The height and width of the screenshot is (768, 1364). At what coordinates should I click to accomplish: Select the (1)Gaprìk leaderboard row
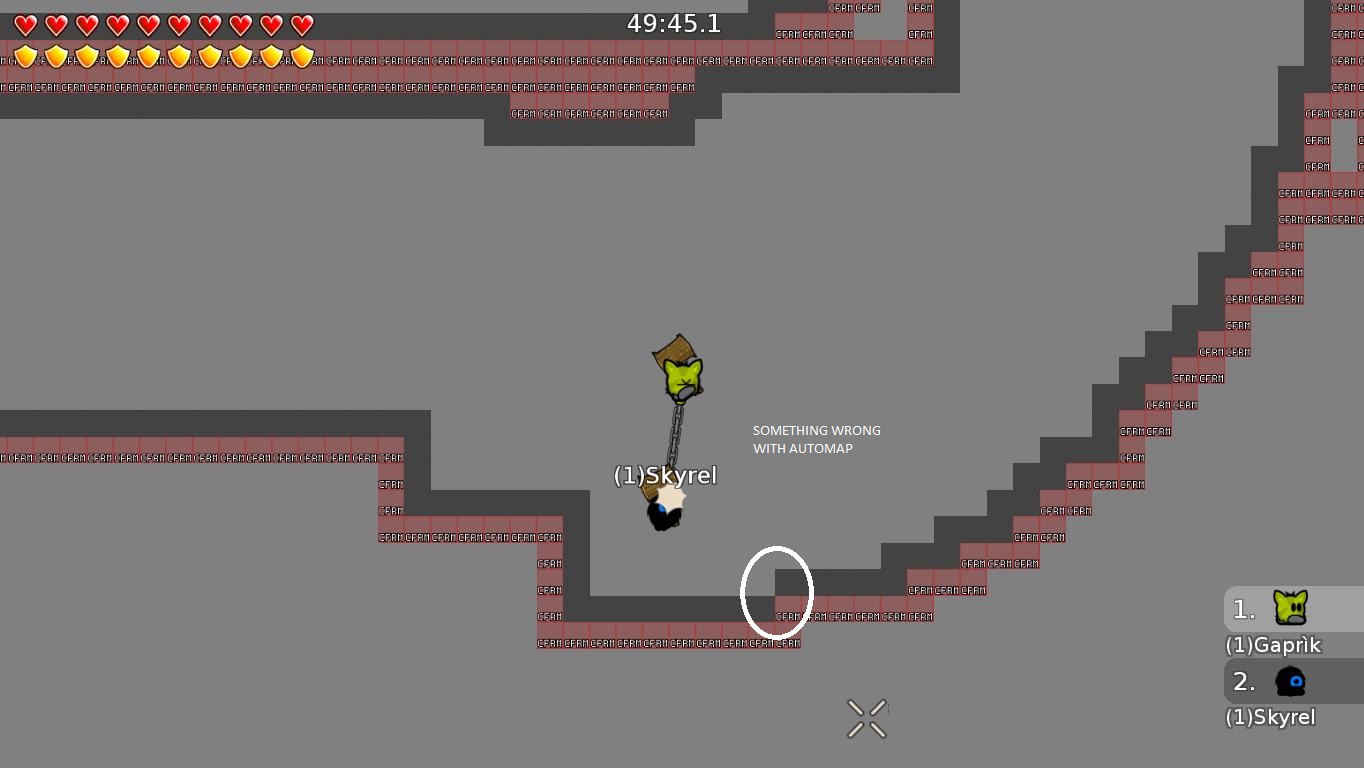point(1272,645)
